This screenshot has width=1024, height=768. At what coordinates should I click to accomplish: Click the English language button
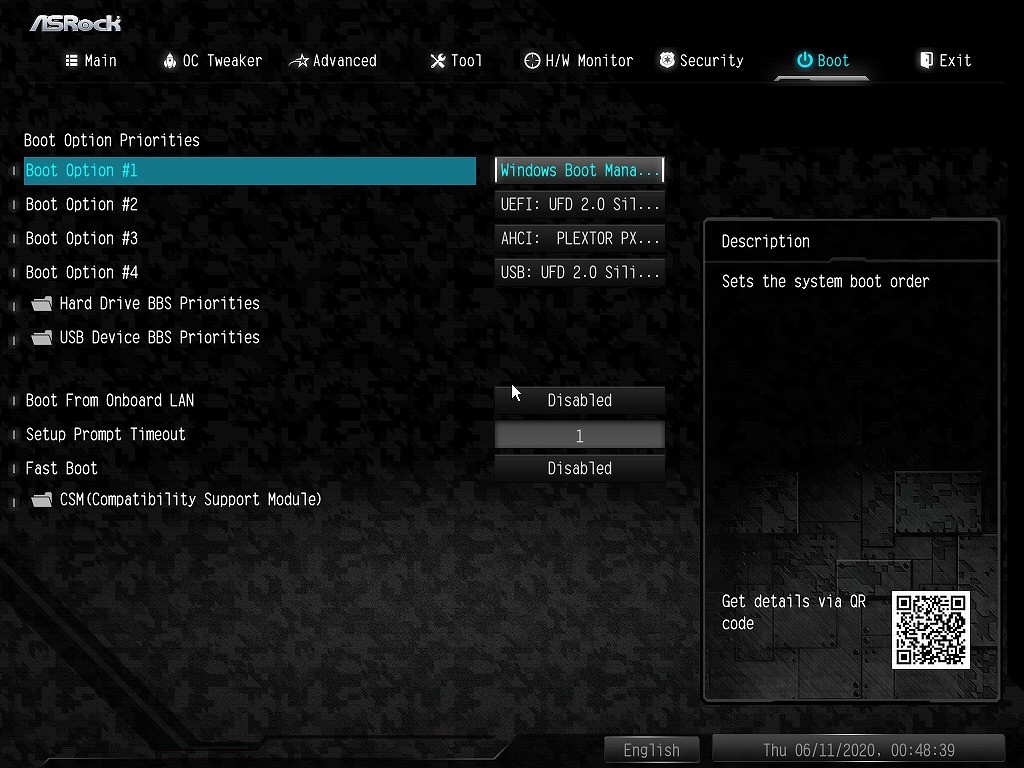pyautogui.click(x=651, y=750)
